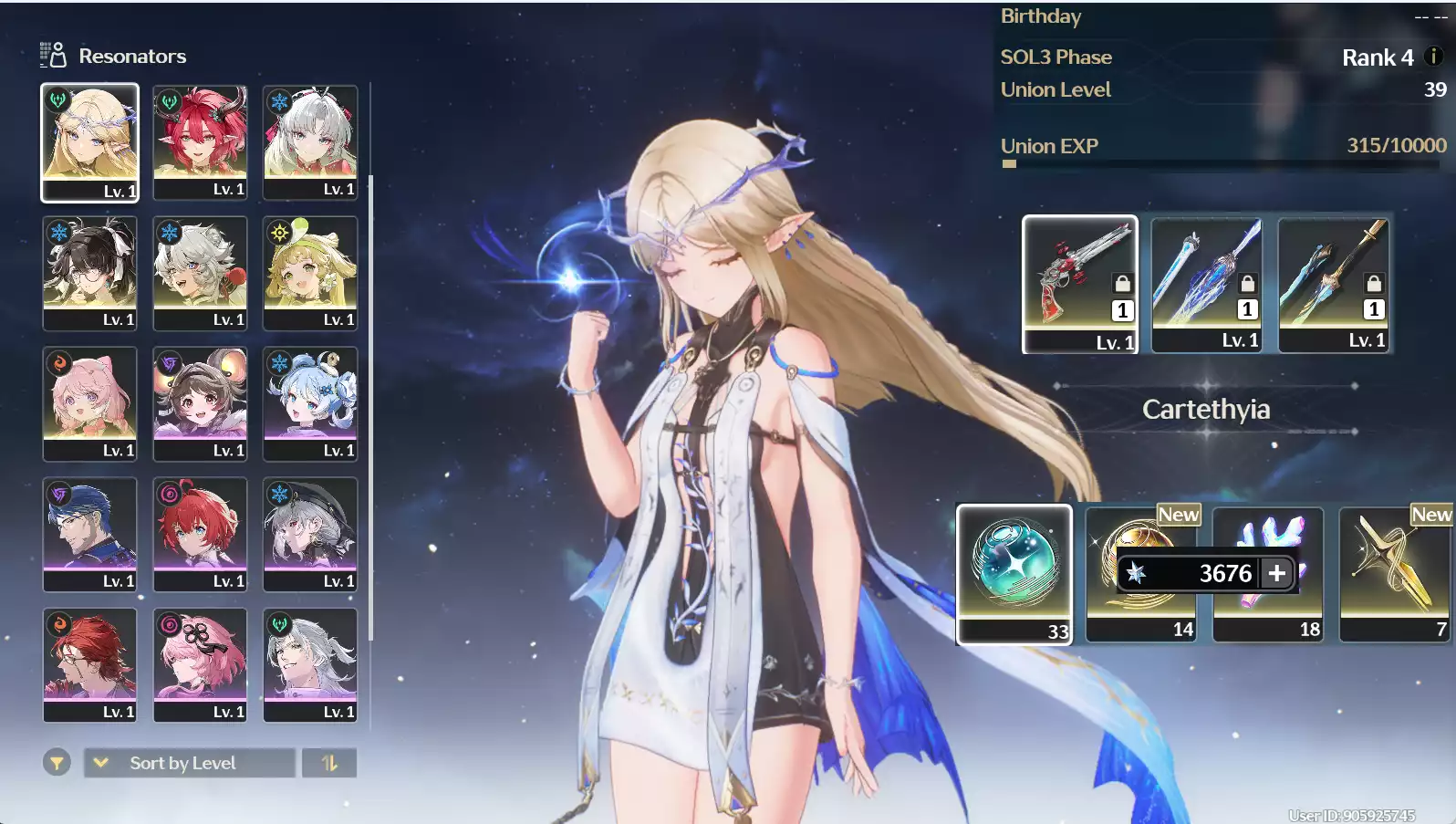Open the Sort by Level dropdown
This screenshot has height=824, width=1456.
(x=189, y=763)
